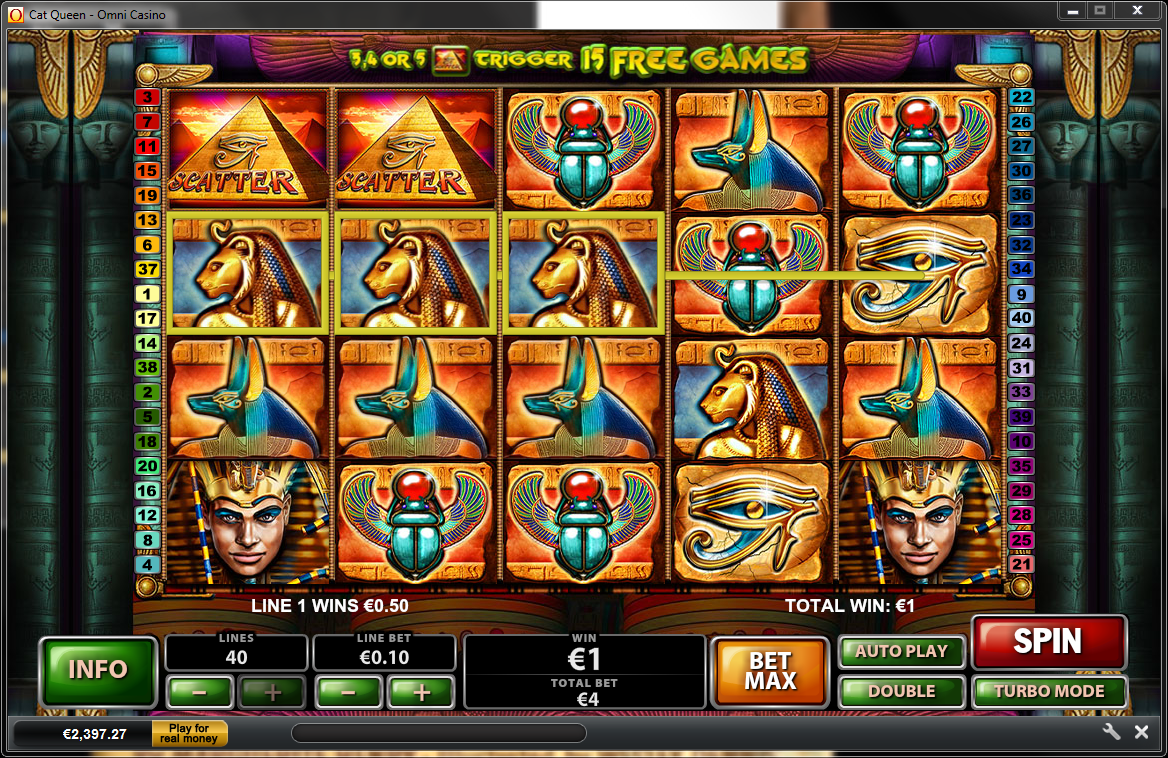Activate Bet Max
The height and width of the screenshot is (758, 1168).
(770, 671)
